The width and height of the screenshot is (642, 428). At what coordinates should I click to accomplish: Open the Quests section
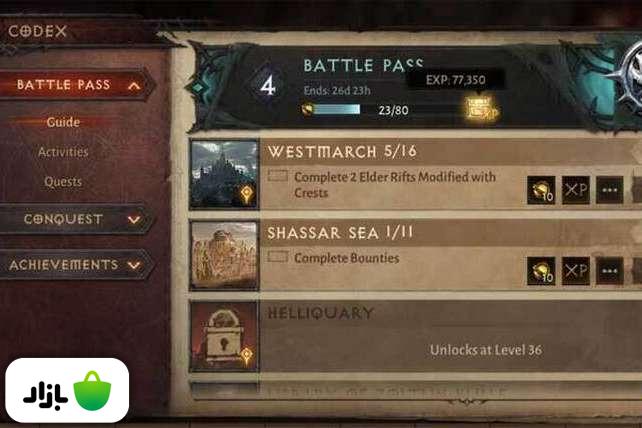coord(63,182)
